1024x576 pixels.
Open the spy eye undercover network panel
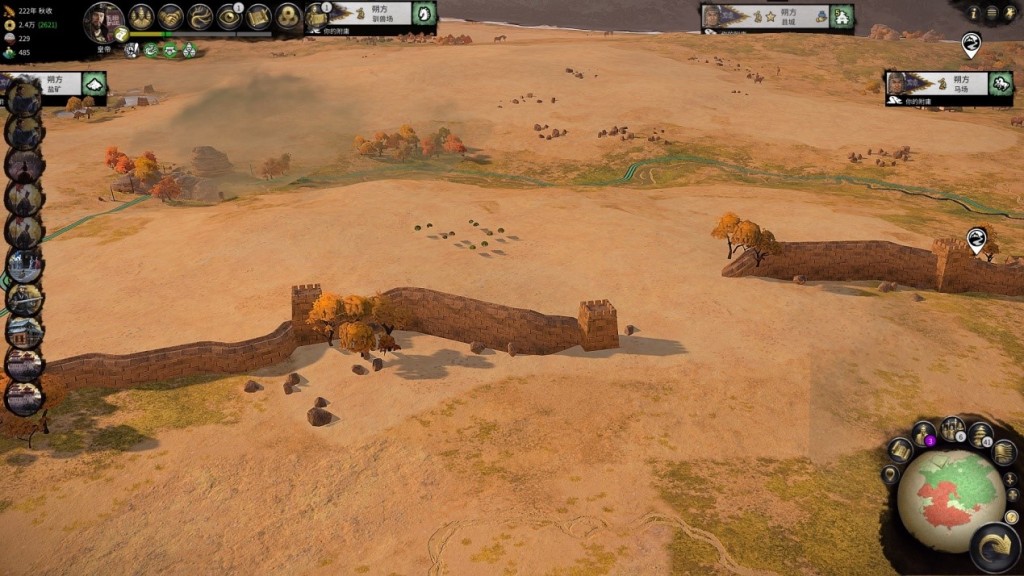230,17
